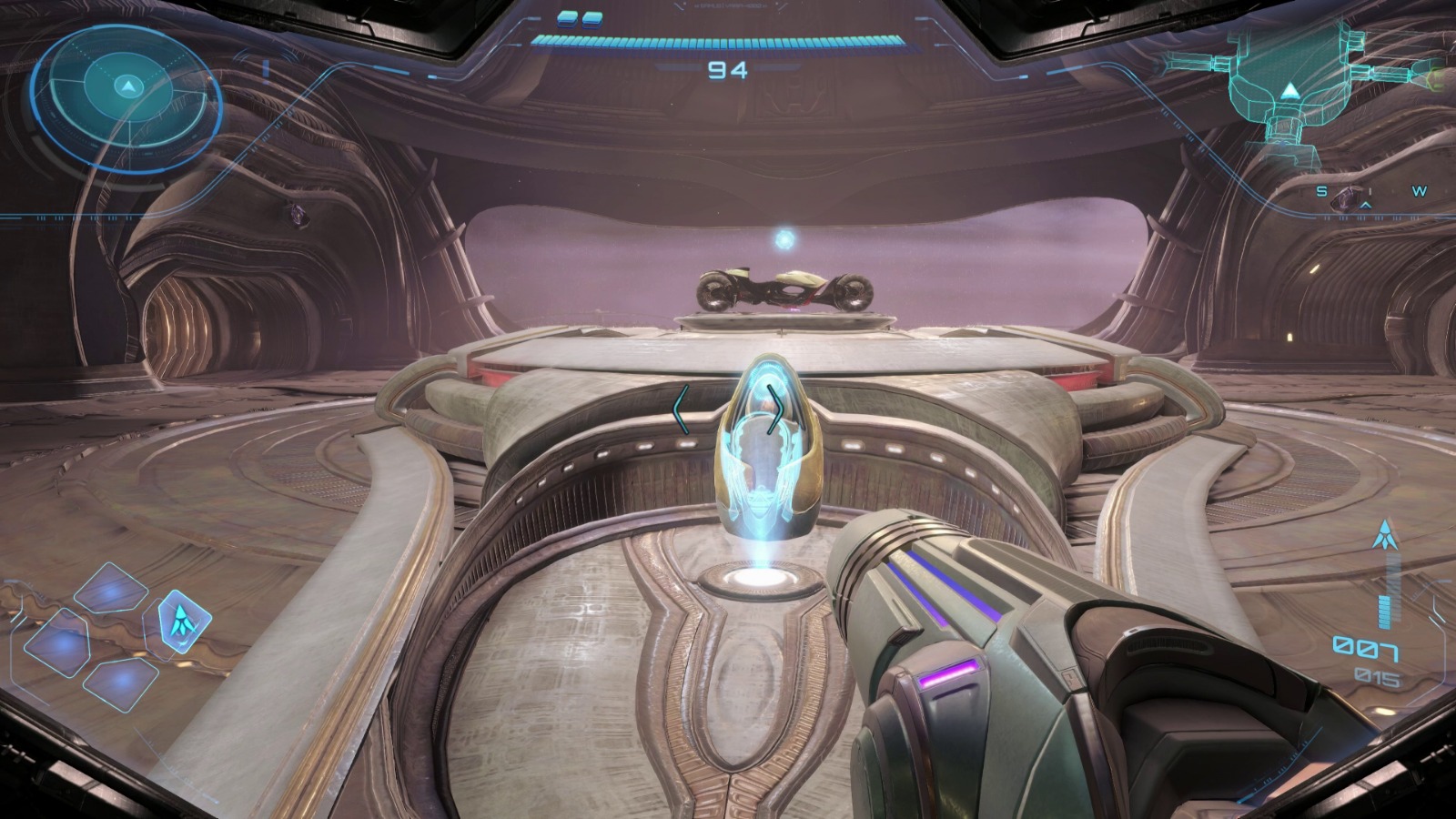This screenshot has height=819, width=1456.
Task: Click the arrow marker below the compass bar
Action: click(1365, 205)
